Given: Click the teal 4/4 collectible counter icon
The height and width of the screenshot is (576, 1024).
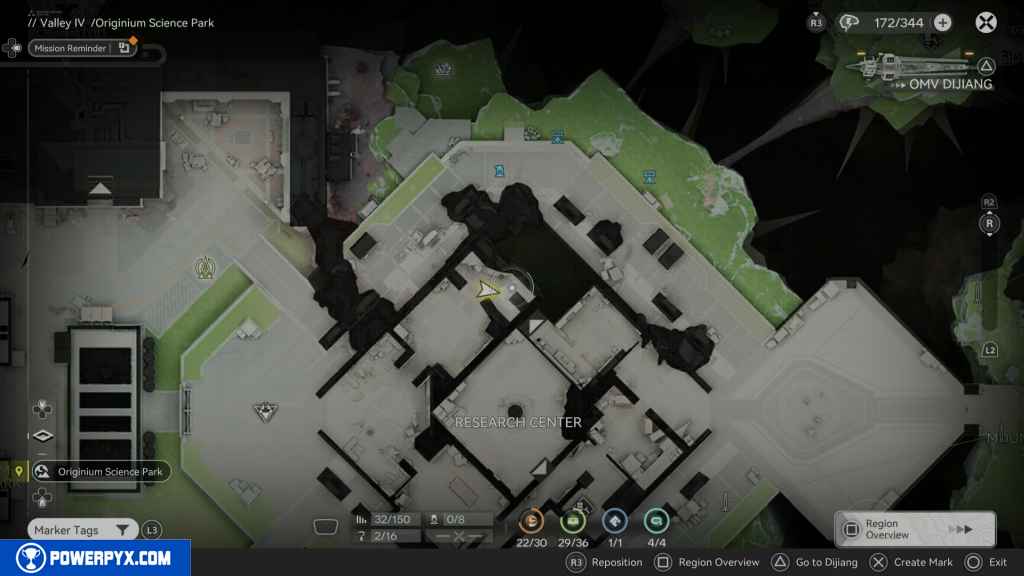Looking at the screenshot, I should [656, 521].
